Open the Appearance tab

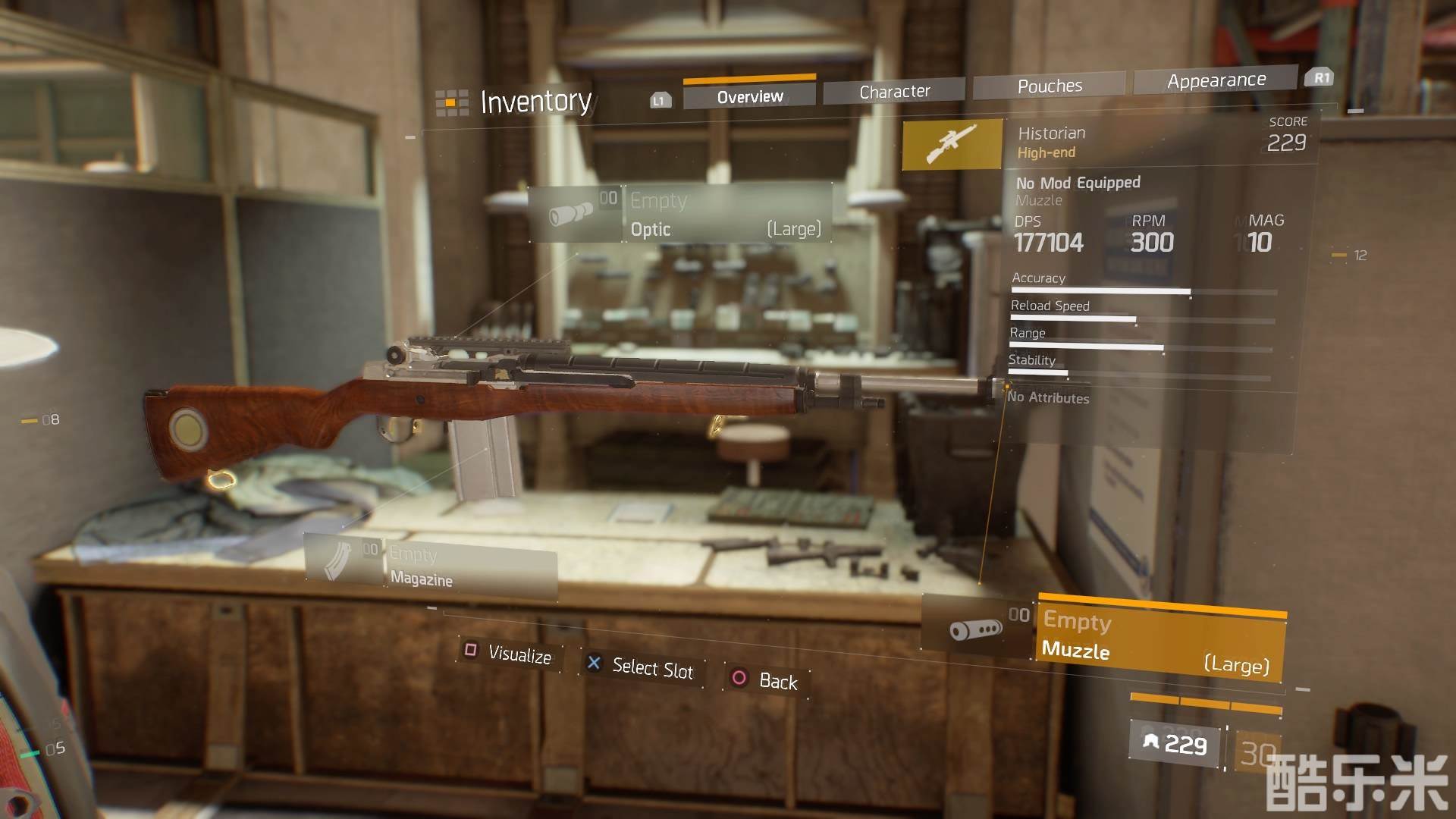tap(1216, 80)
